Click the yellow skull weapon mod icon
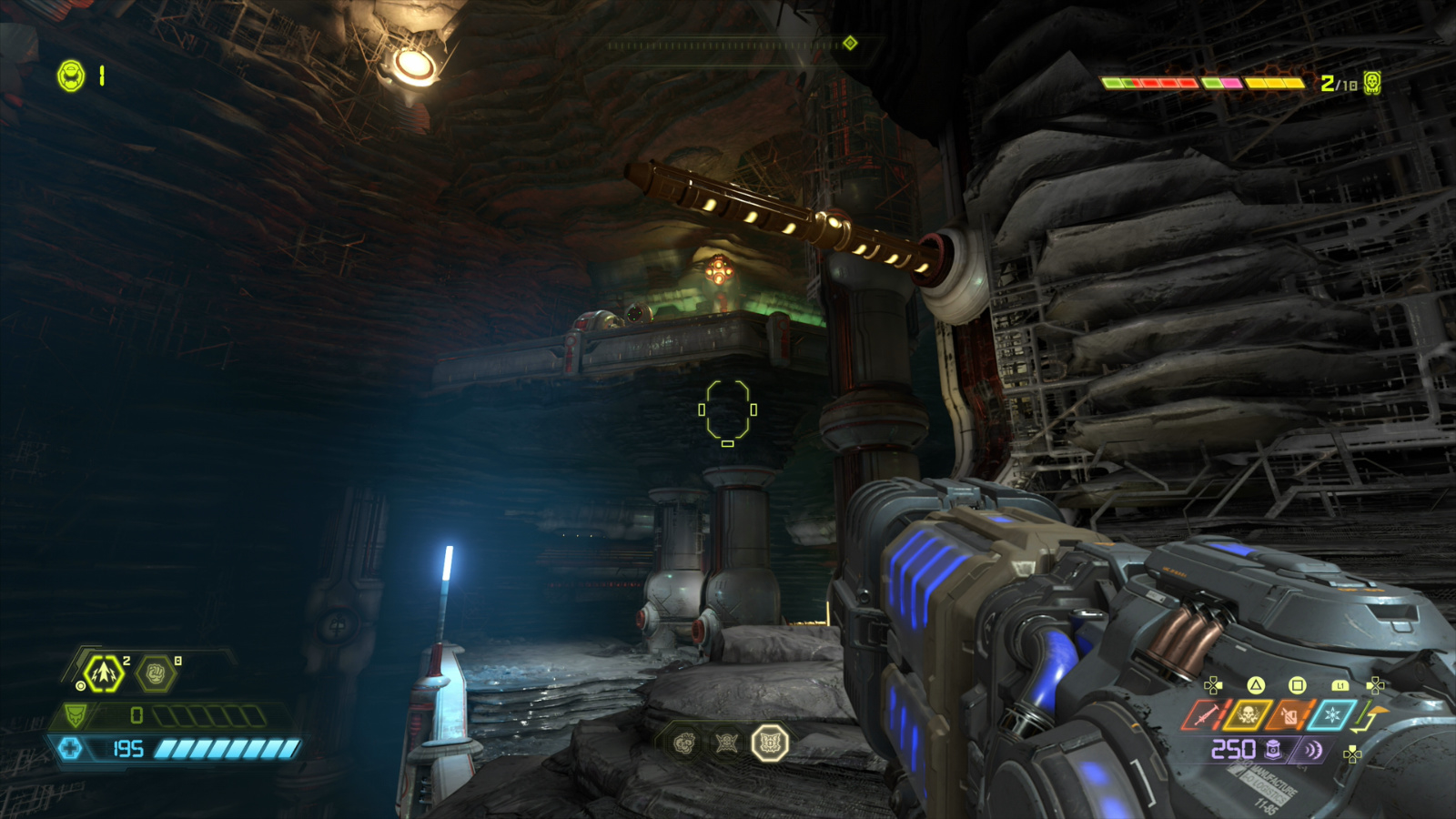The image size is (1456, 819). pyautogui.click(x=1248, y=714)
